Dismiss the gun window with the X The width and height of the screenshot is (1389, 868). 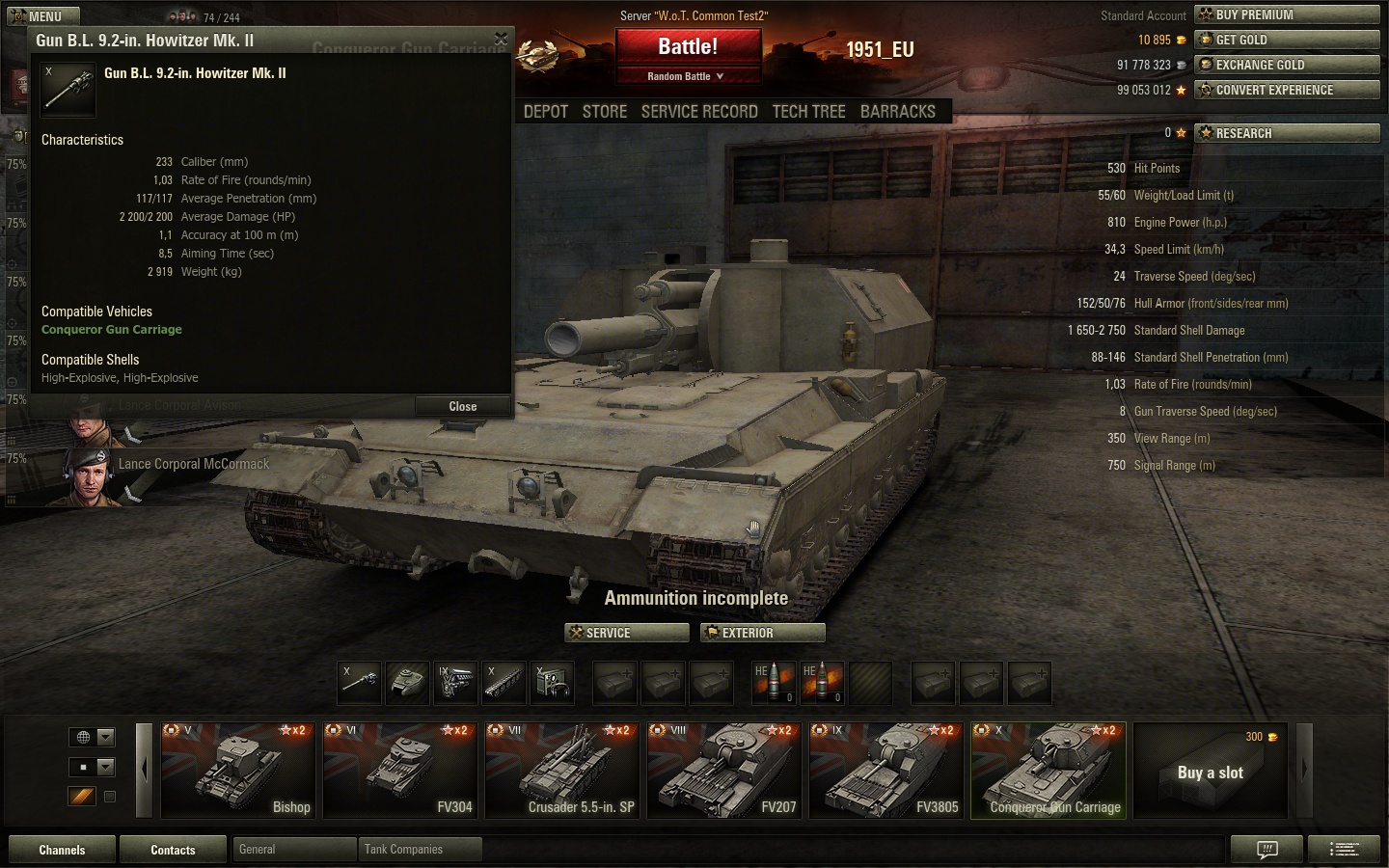tap(501, 39)
